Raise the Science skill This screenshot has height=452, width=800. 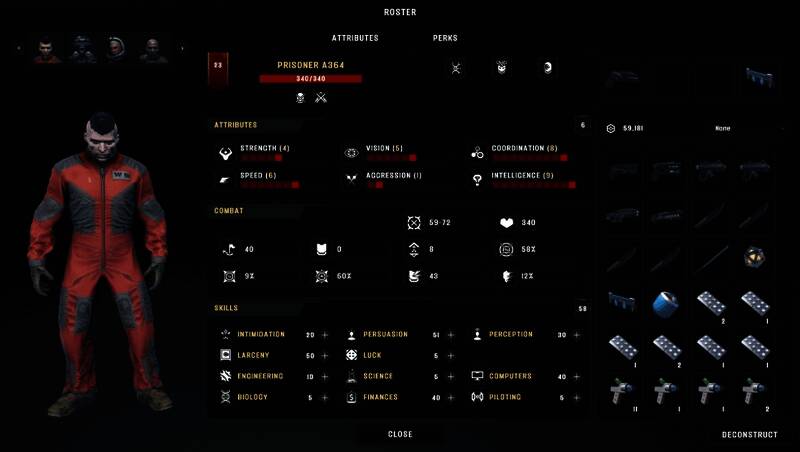coord(450,376)
